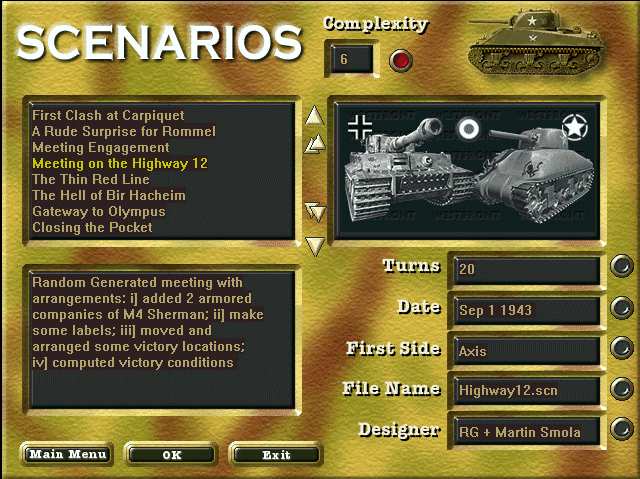Return to the Main Menu
This screenshot has height=479, width=640.
[68, 455]
